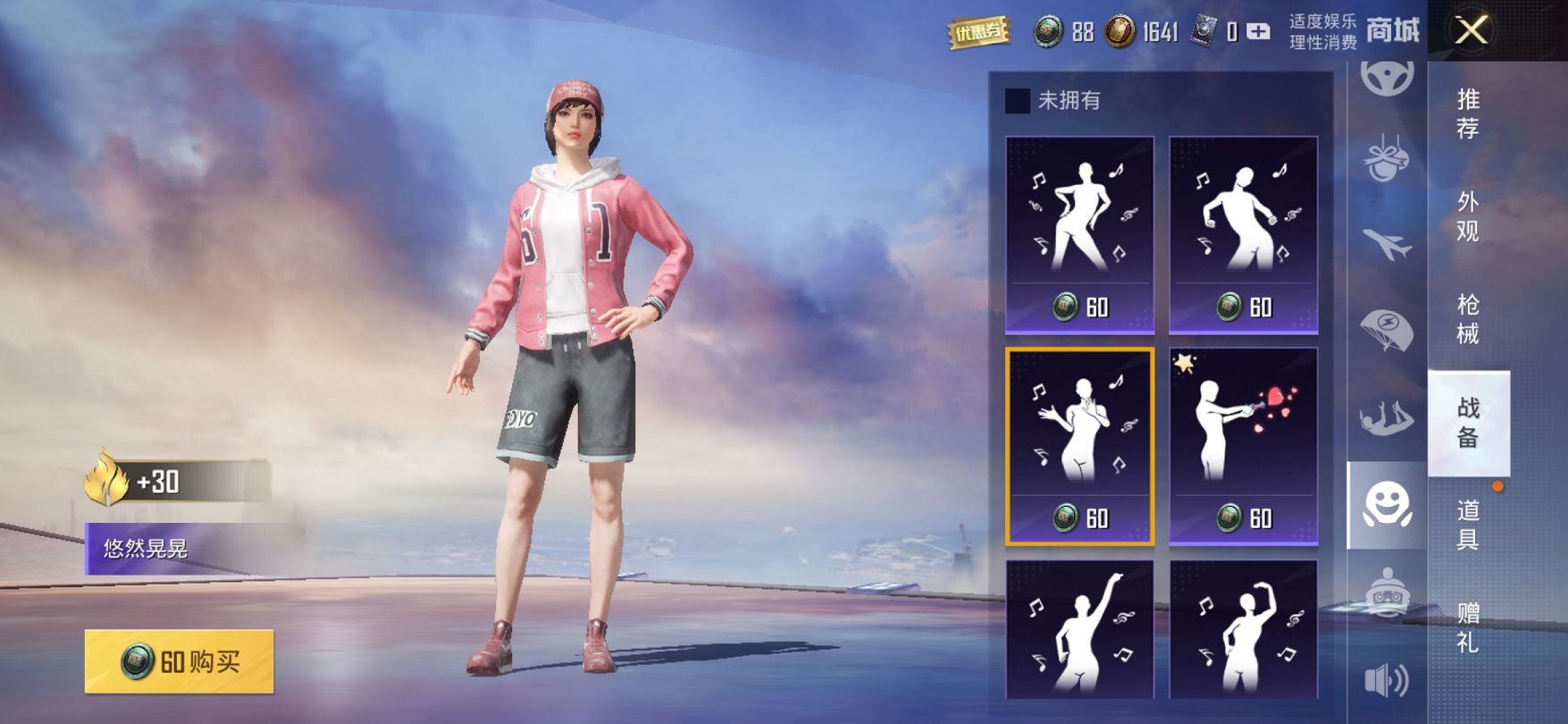Buy the emote for 60 coins
1568x724 pixels.
pos(179,661)
